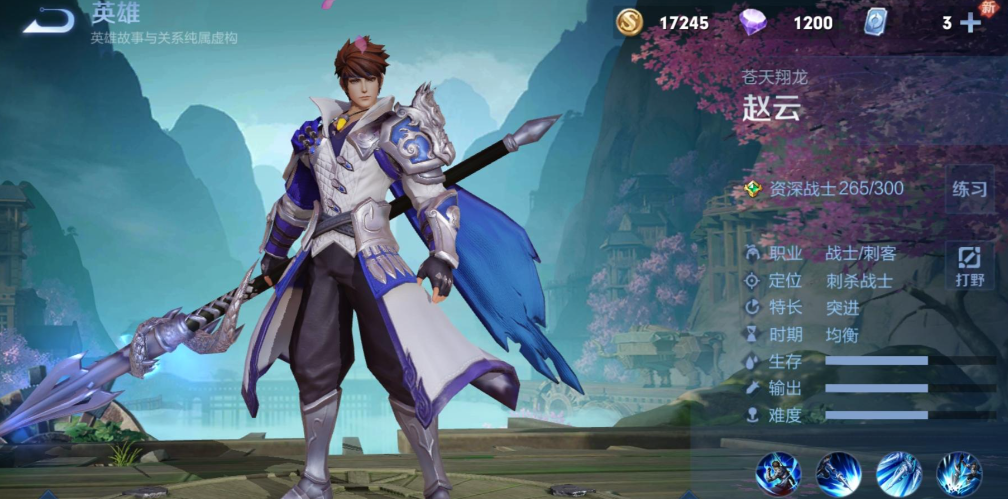Tap the plus button to add currency
Viewport: 1008px width, 499px height.
(x=971, y=23)
